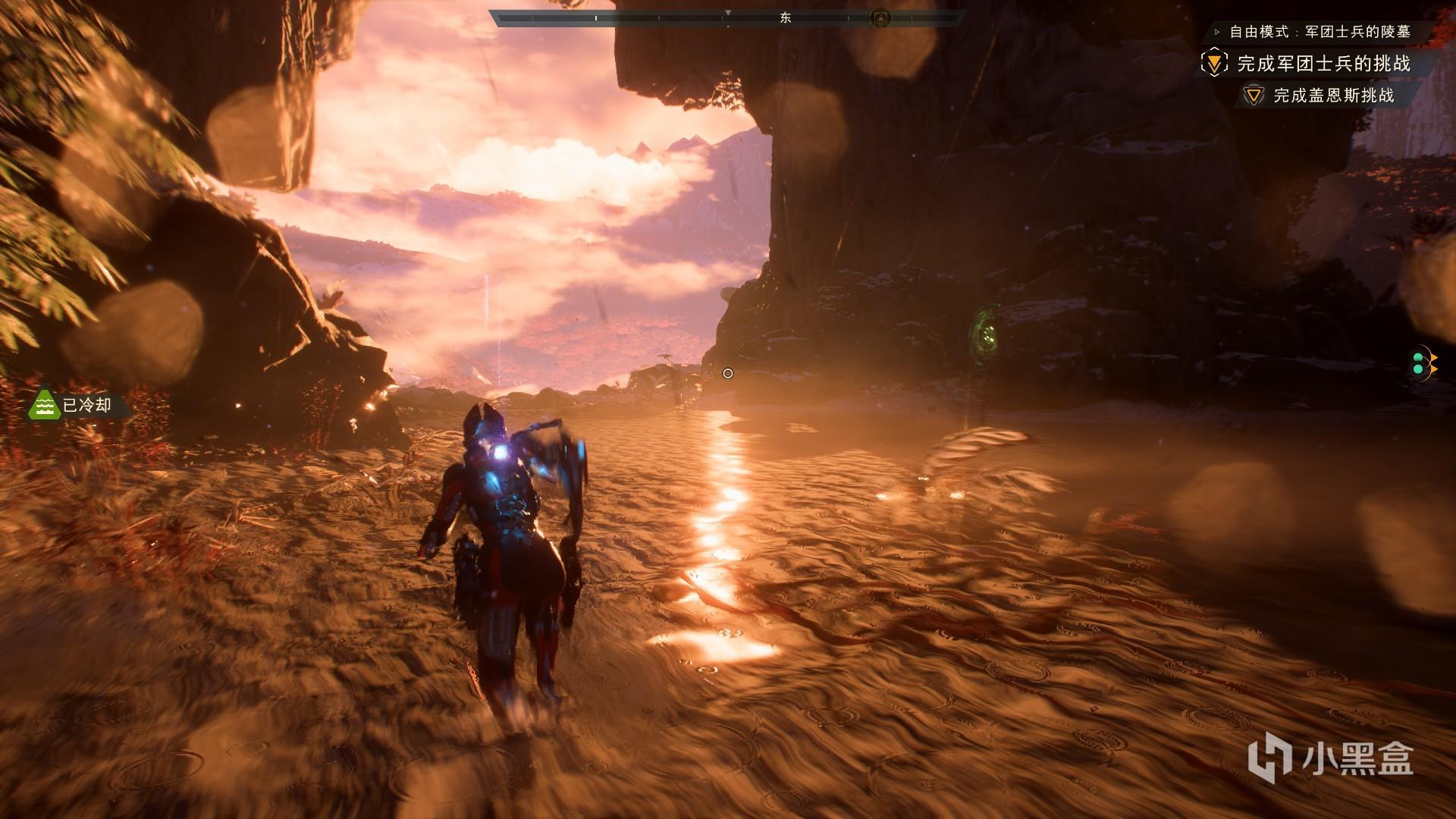Select the 东 direction on the compass
Screen dimensions: 1456x819
[786, 17]
